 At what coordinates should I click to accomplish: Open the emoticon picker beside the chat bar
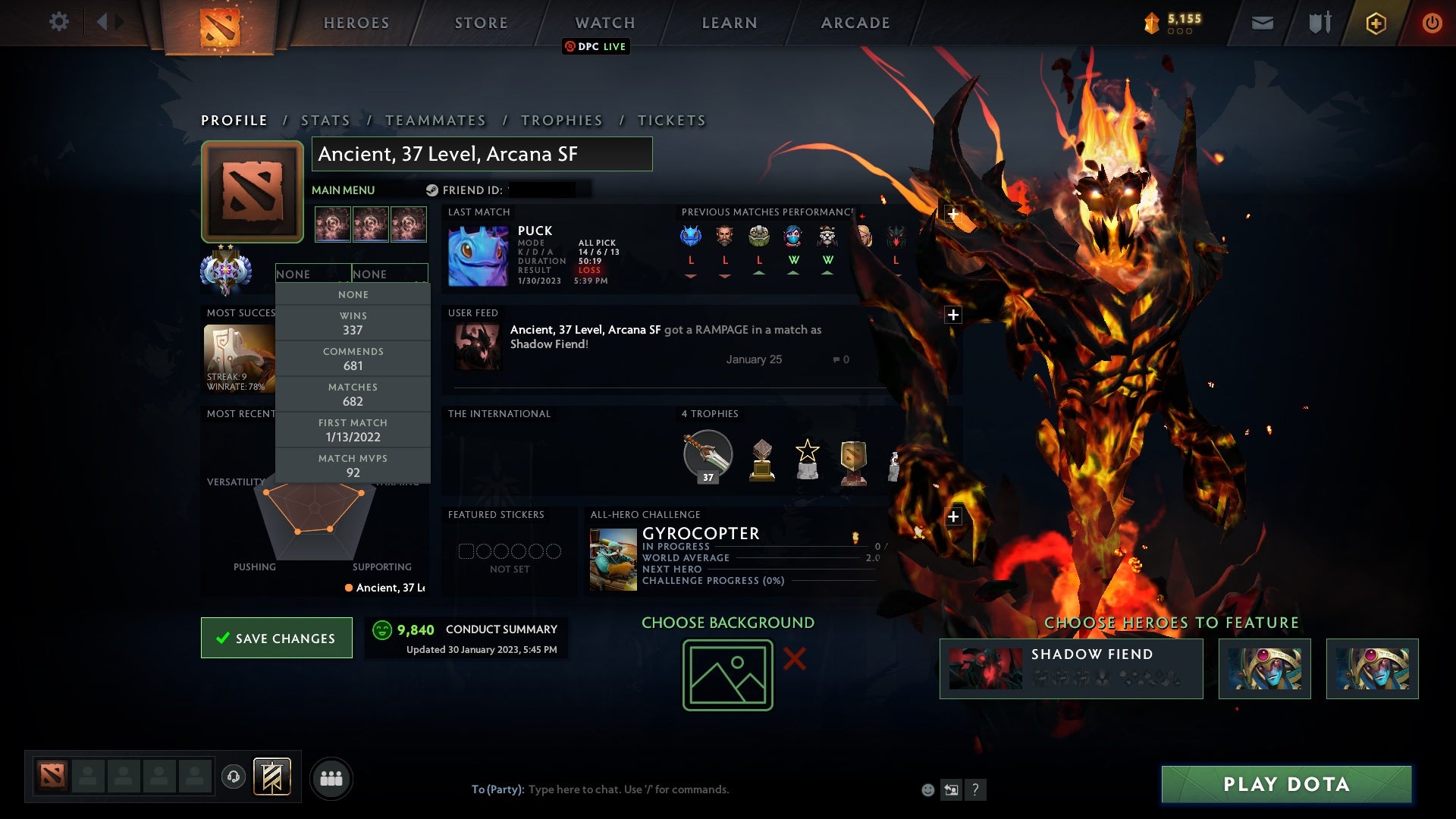(x=927, y=789)
